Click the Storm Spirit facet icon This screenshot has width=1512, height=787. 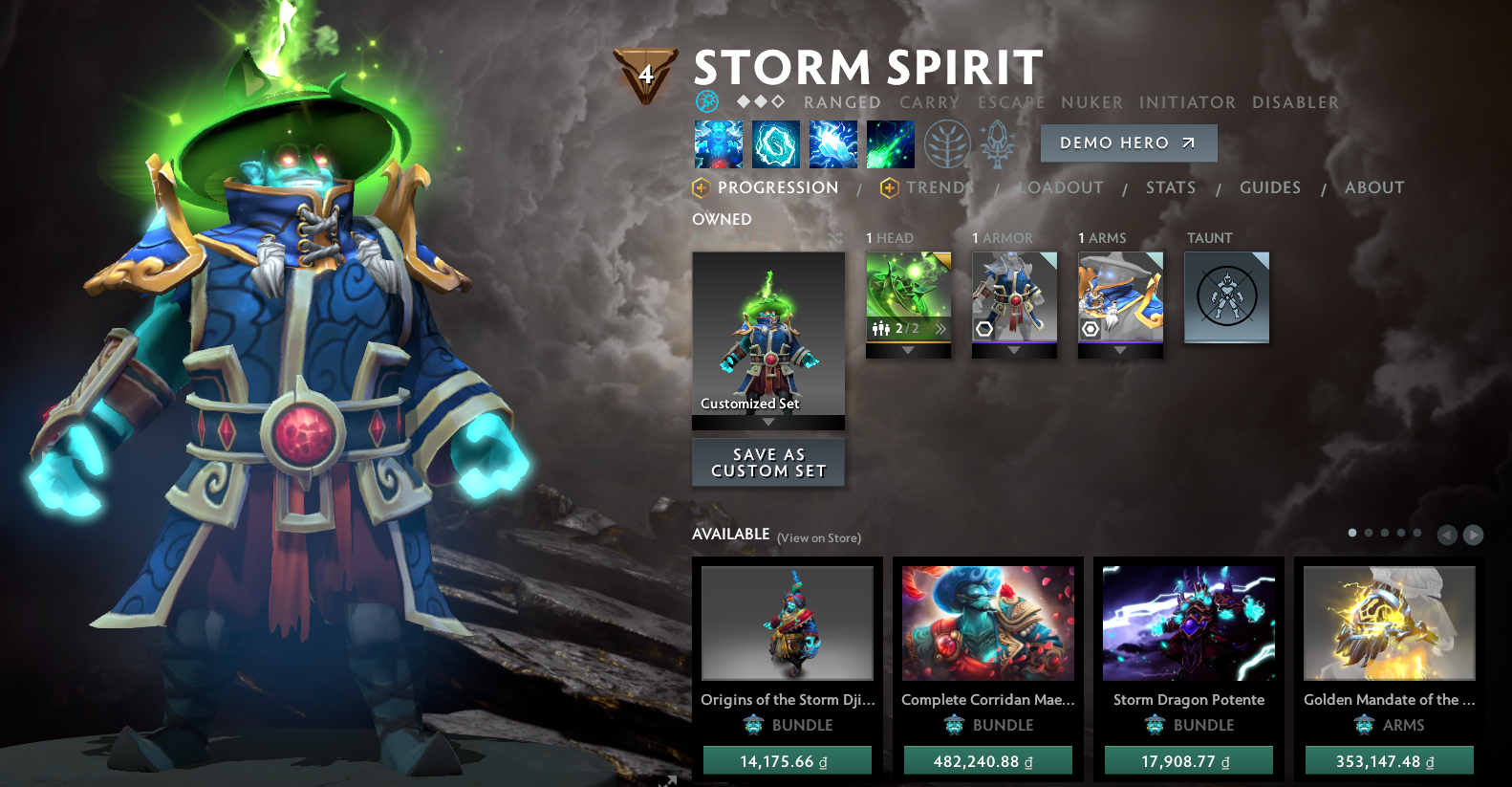point(707,101)
